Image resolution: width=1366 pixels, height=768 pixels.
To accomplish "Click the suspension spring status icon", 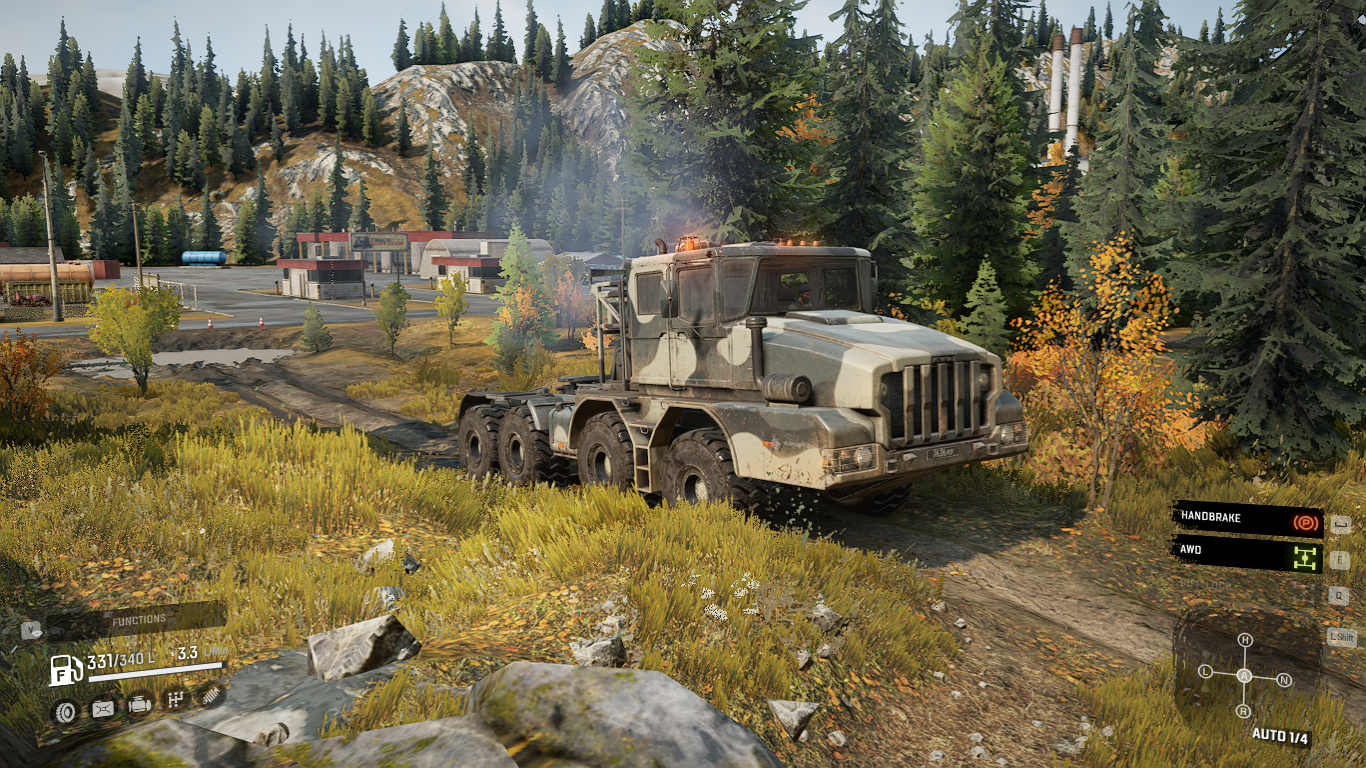I will (x=209, y=693).
